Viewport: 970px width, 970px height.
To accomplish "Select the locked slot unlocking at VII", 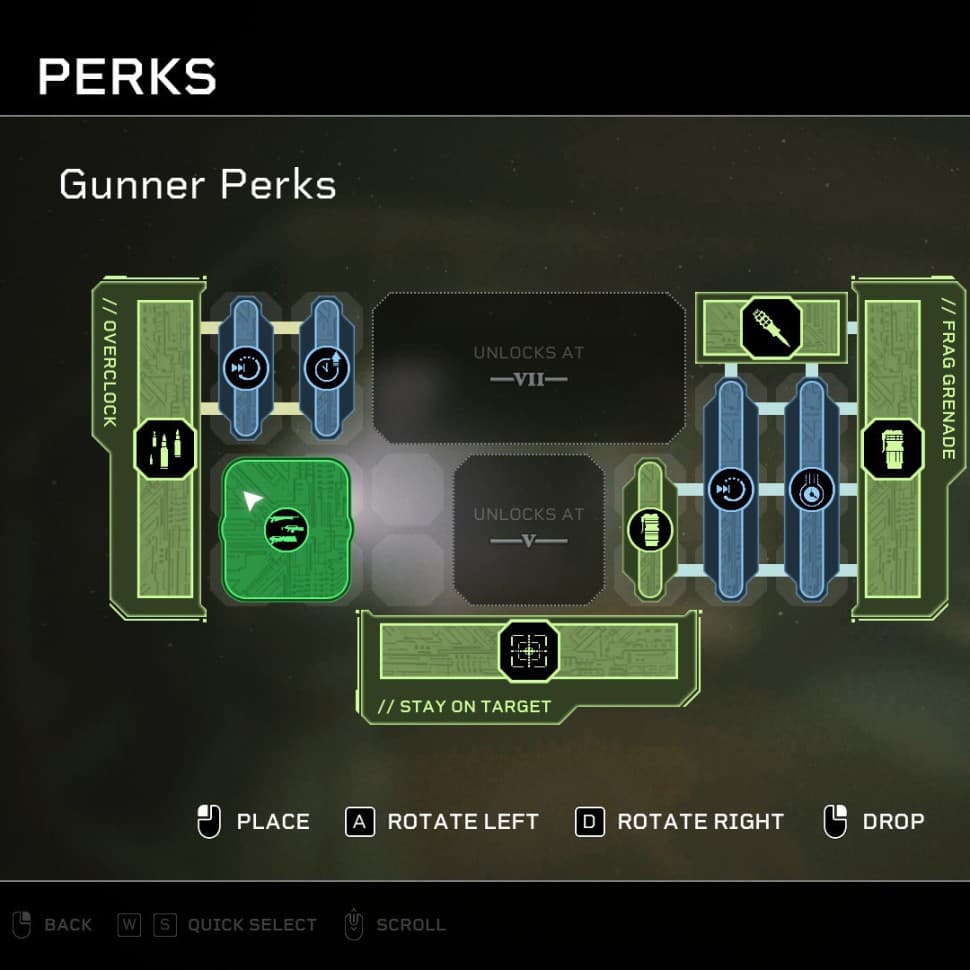I will 528,367.
